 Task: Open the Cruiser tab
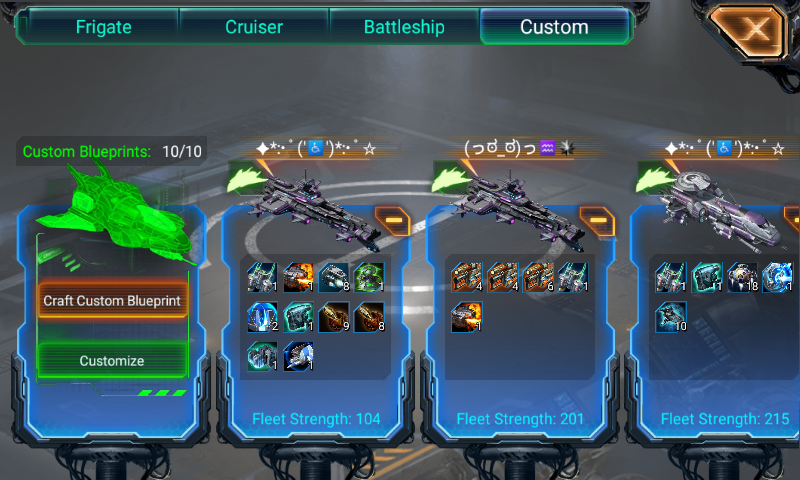pos(254,27)
